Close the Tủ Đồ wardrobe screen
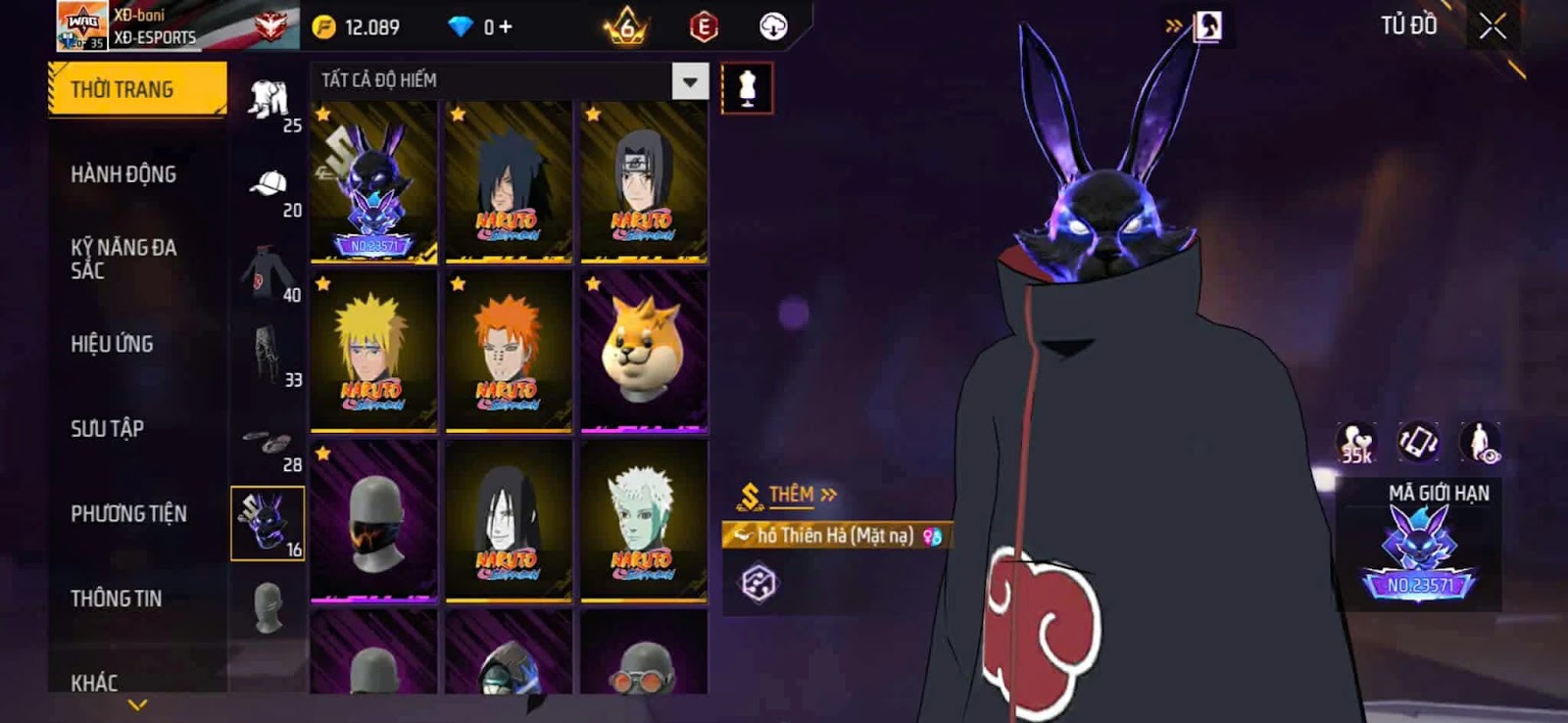This screenshot has height=723, width=1568. click(1492, 26)
